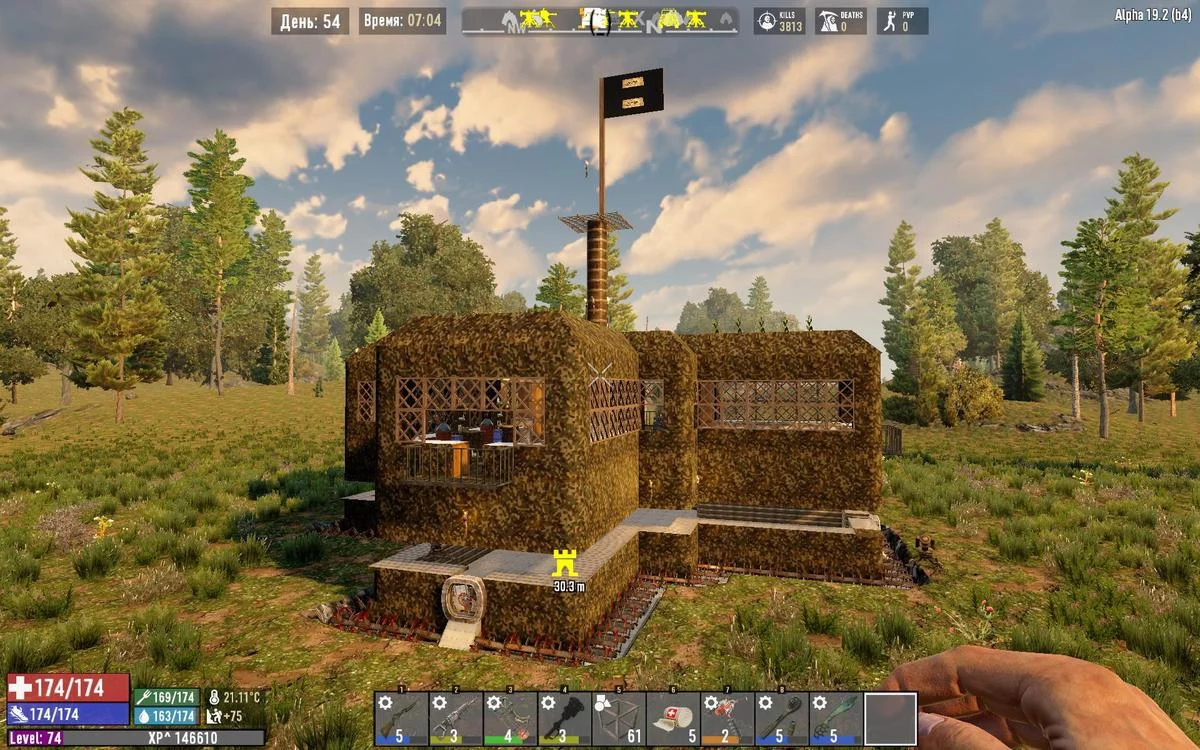Equip the crossbow in hotbar slot 3
Image resolution: width=1200 pixels, height=750 pixels.
click(510, 718)
